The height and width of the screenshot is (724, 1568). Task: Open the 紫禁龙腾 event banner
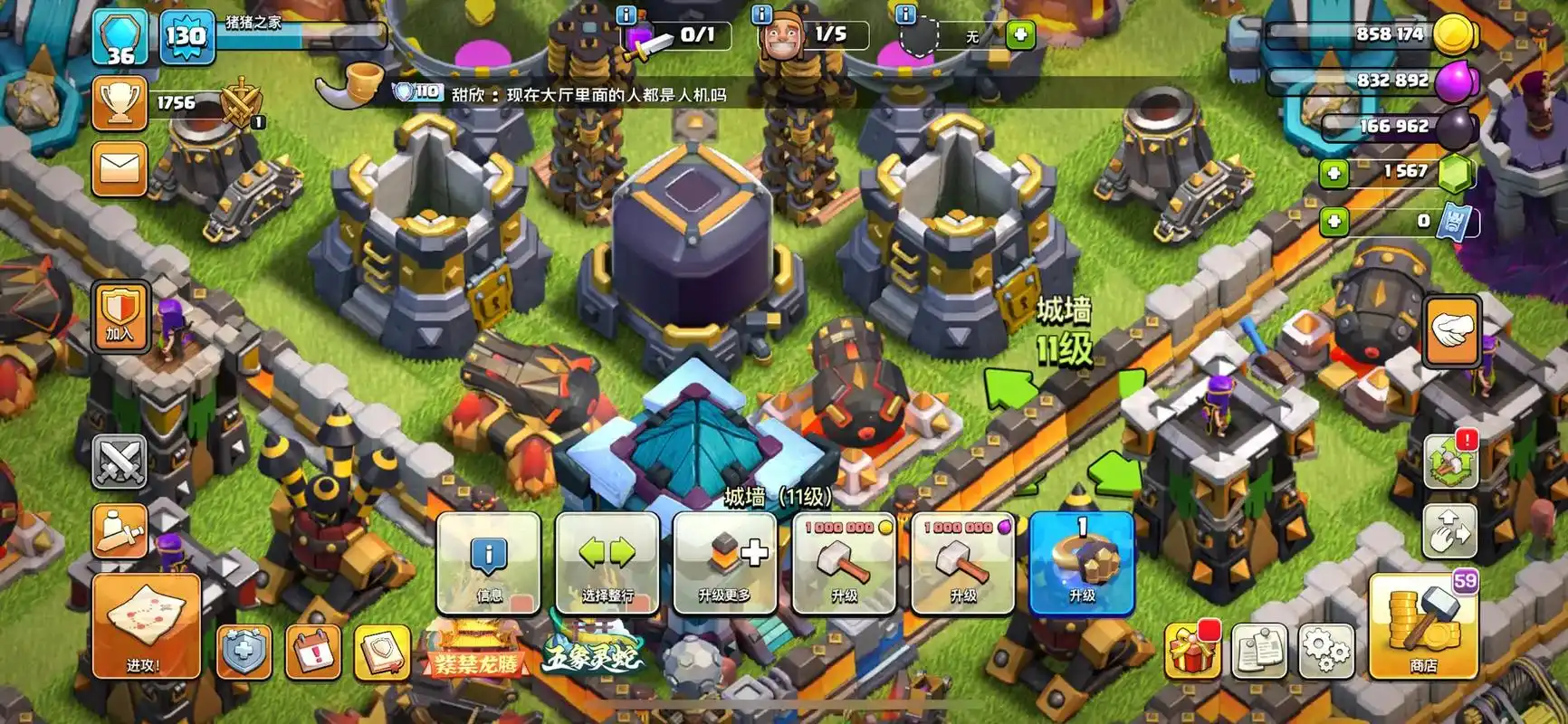pyautogui.click(x=476, y=653)
